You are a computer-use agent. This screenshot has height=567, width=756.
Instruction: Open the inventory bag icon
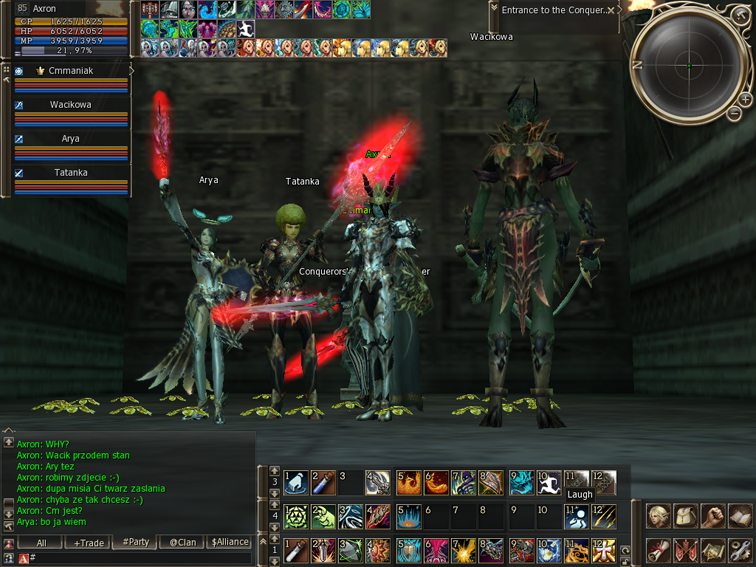[685, 517]
